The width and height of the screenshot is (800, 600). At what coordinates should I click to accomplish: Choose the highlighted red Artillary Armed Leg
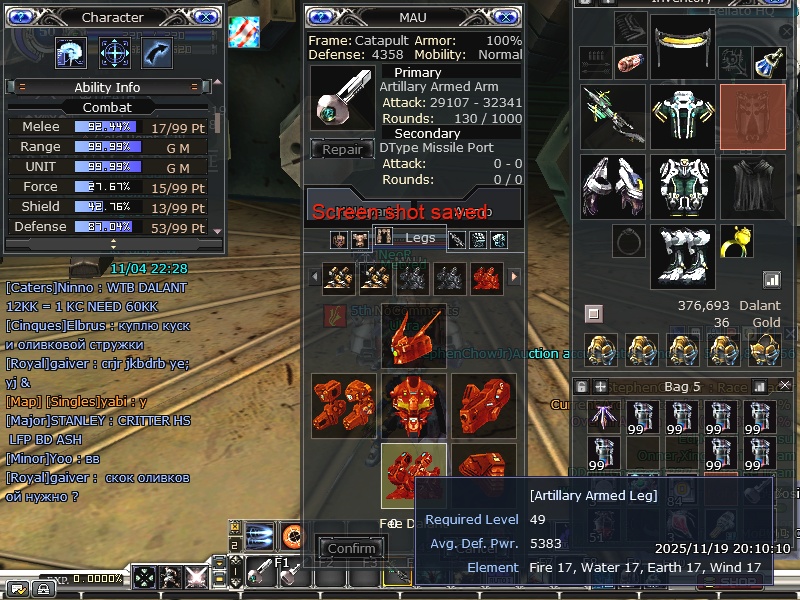coord(414,474)
